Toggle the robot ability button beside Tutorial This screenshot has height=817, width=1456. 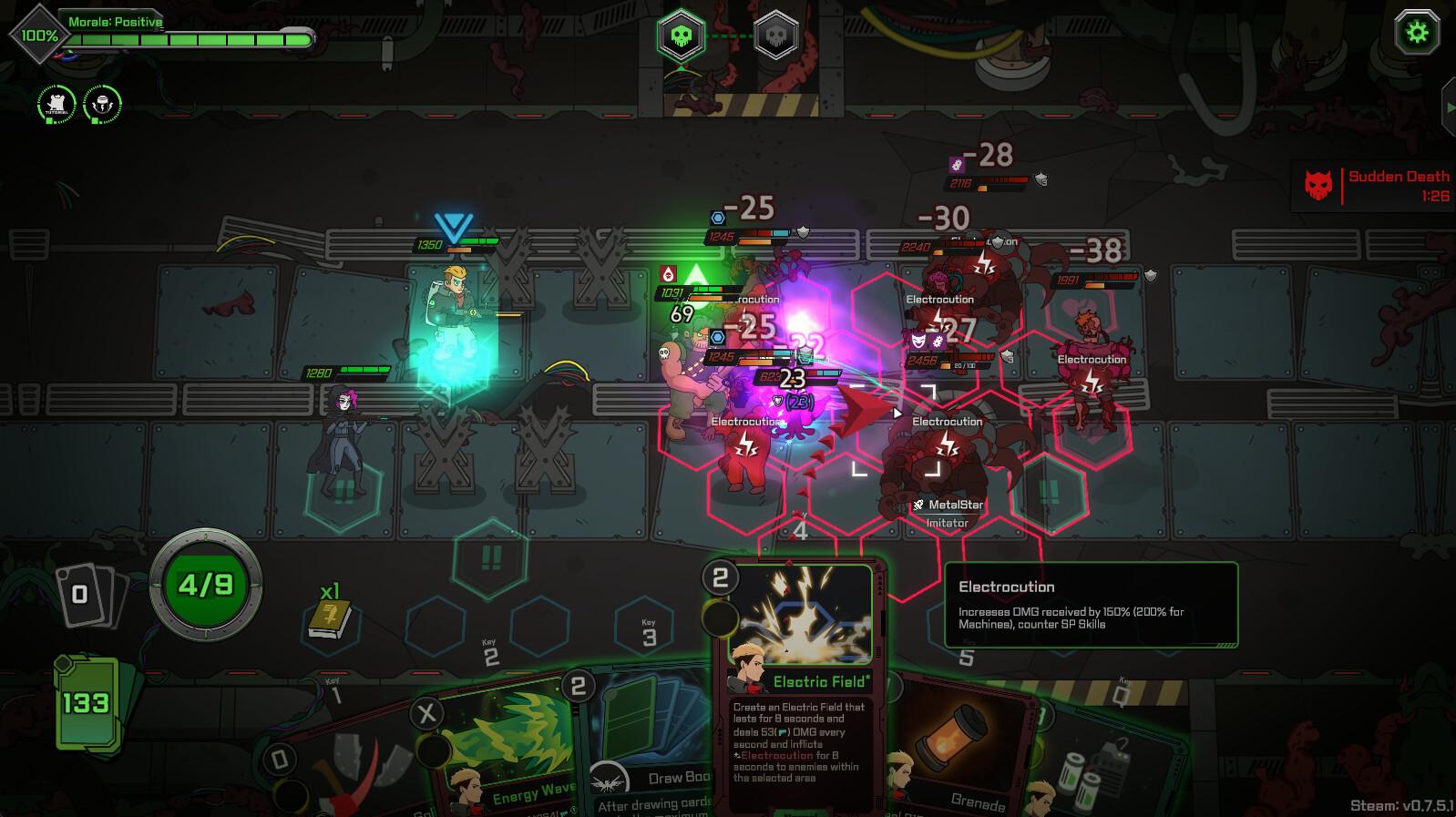pos(100,103)
